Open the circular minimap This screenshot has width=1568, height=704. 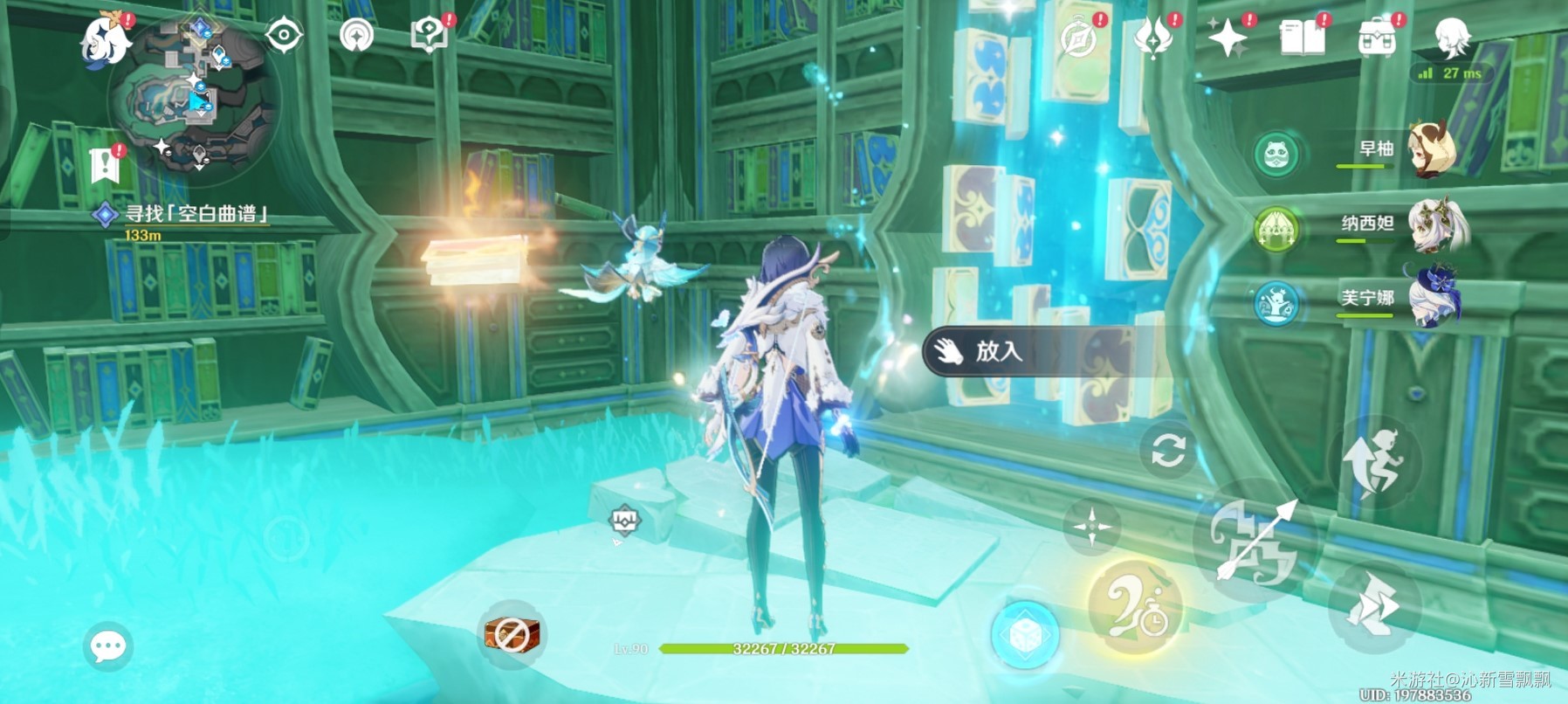(194, 100)
